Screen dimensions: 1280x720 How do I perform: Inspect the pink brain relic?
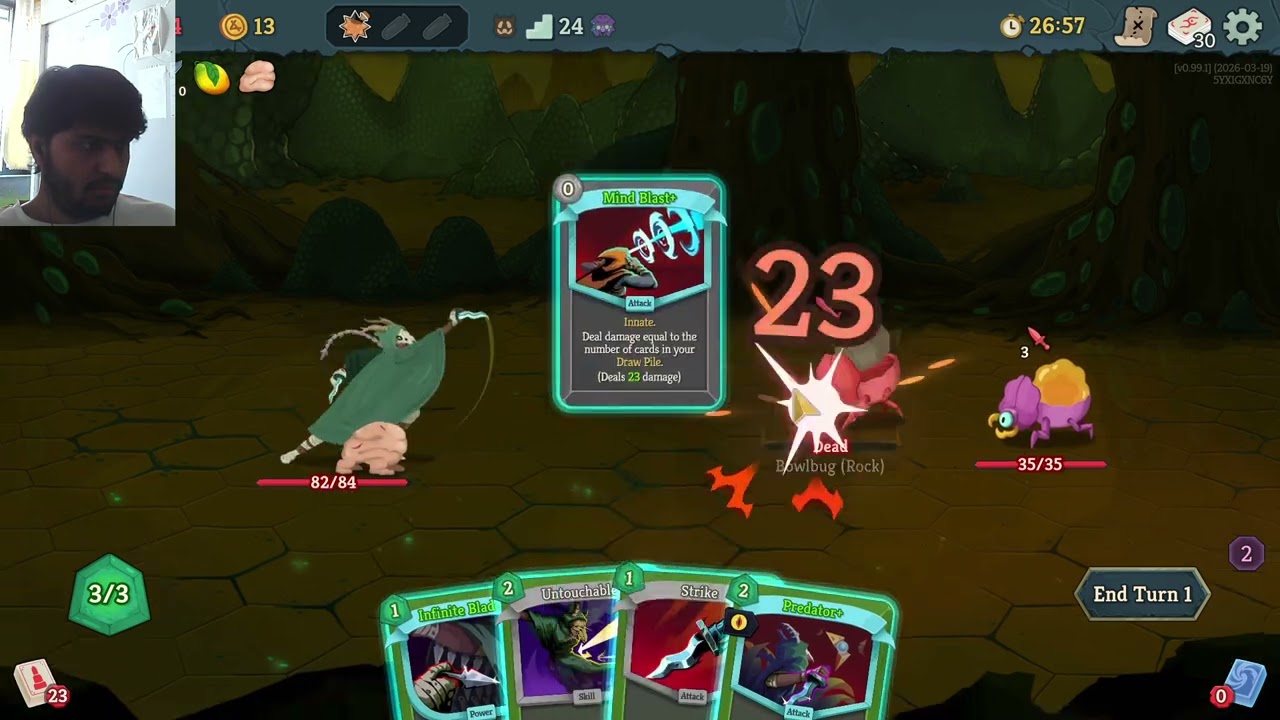(257, 77)
